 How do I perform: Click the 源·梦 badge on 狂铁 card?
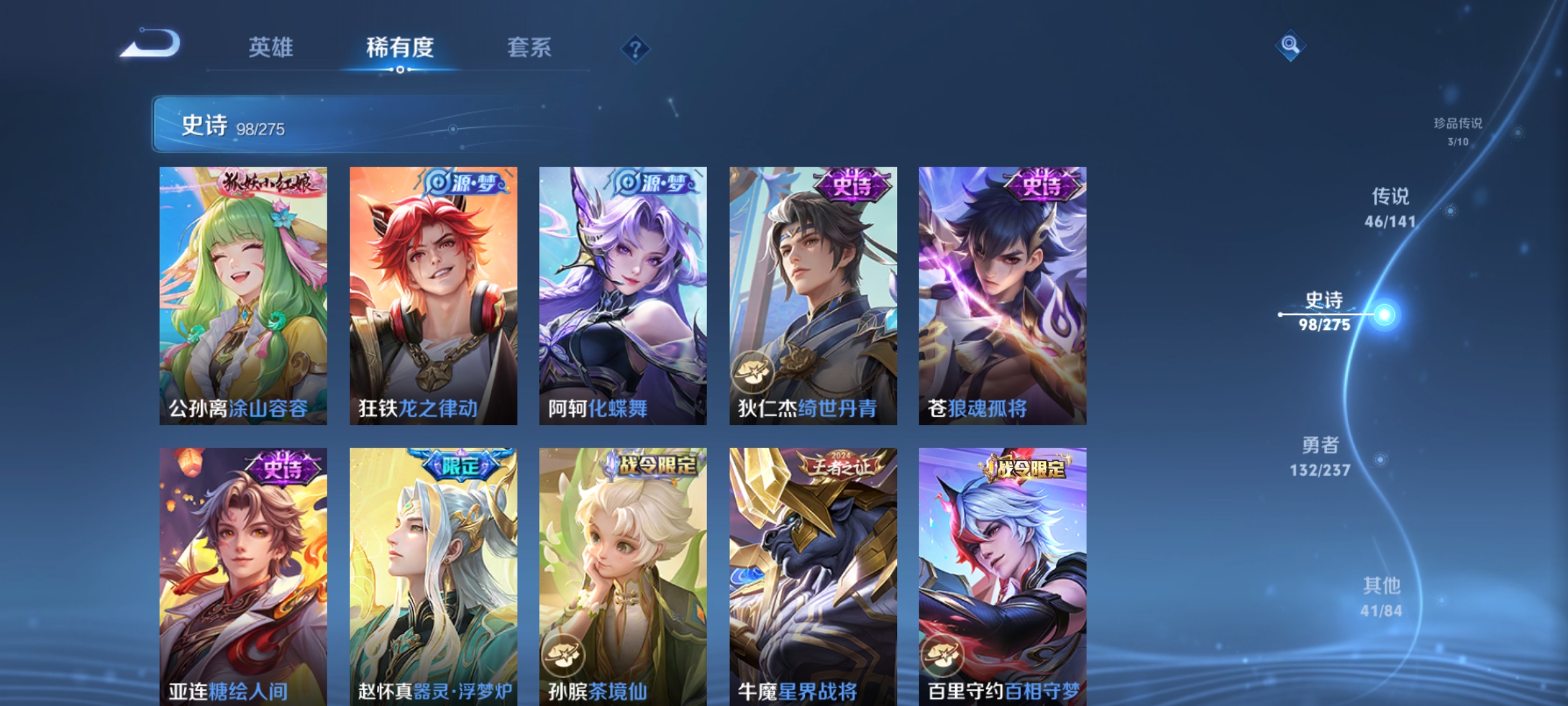468,182
